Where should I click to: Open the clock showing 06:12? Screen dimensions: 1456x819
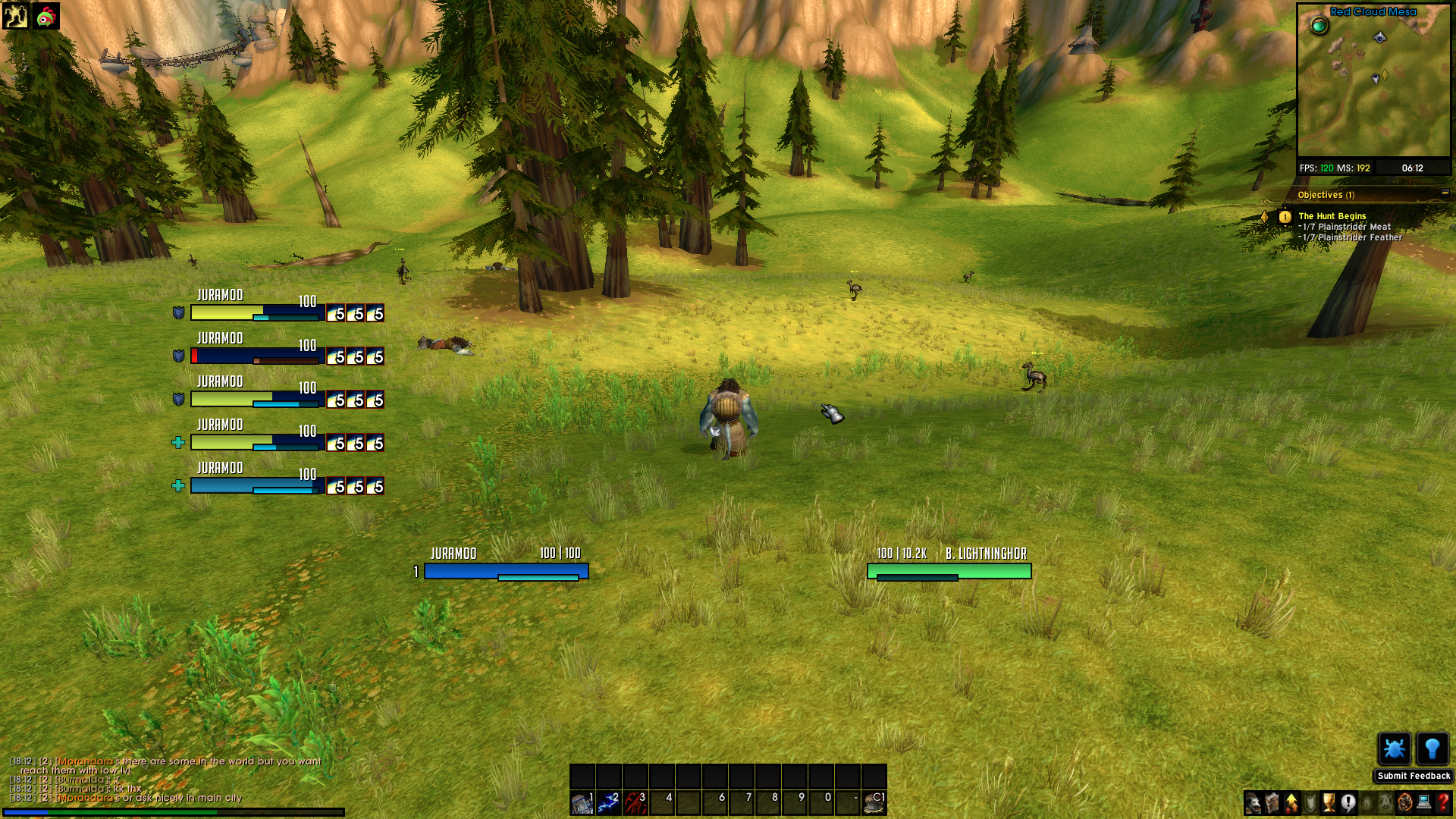click(1412, 168)
